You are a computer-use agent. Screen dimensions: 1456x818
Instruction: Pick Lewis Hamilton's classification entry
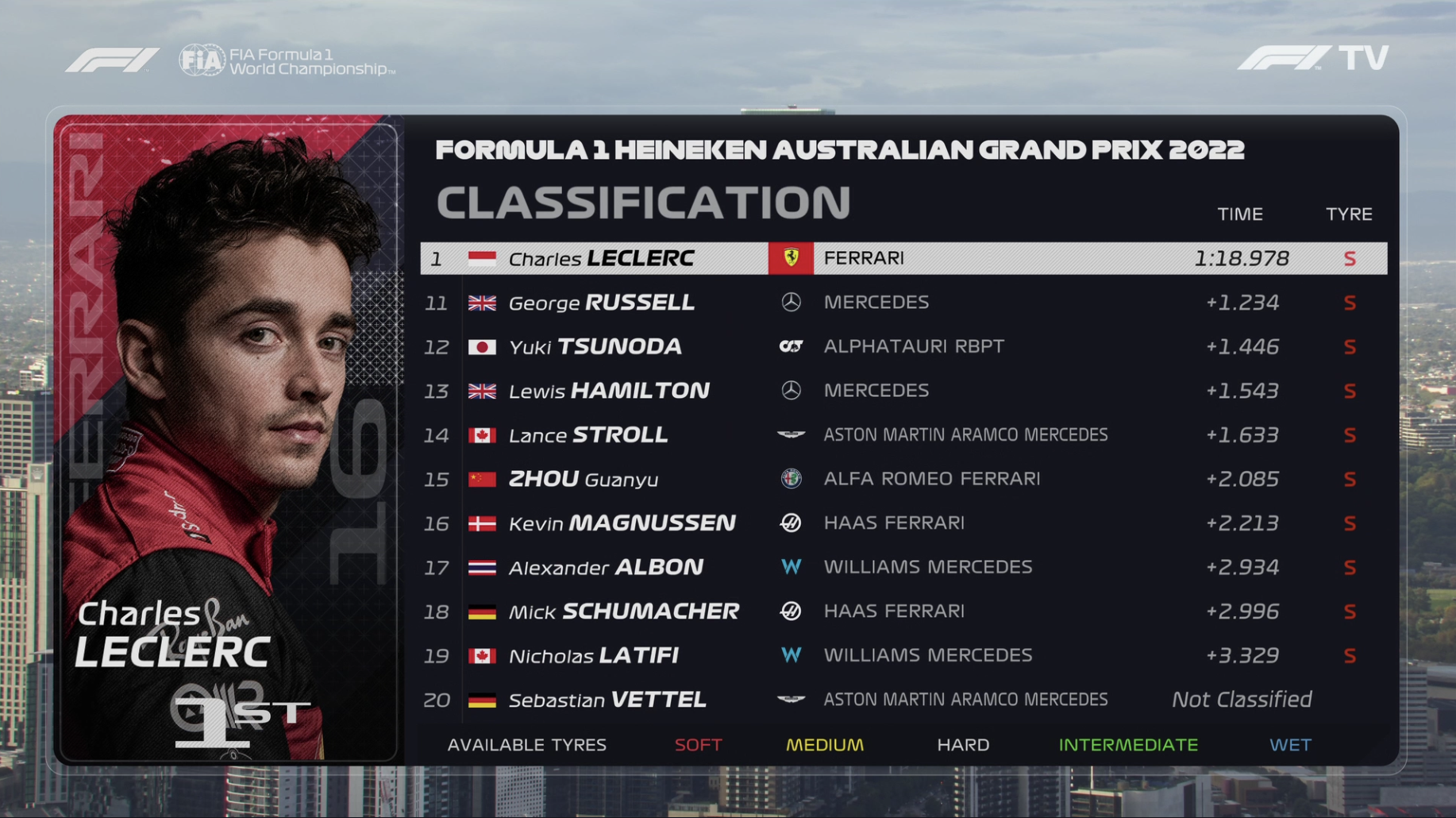tap(903, 391)
